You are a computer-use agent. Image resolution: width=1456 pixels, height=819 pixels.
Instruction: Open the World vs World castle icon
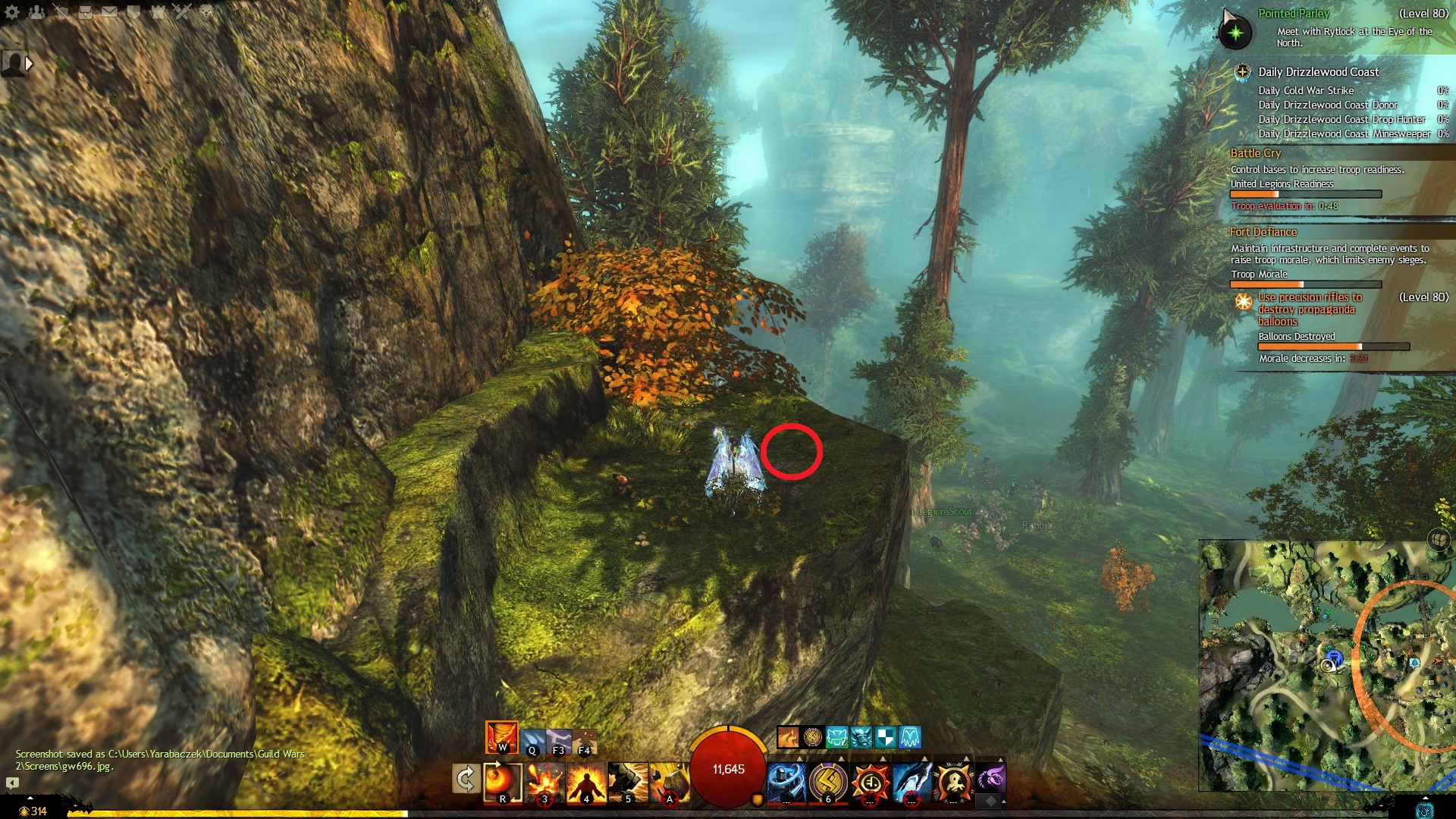point(158,12)
